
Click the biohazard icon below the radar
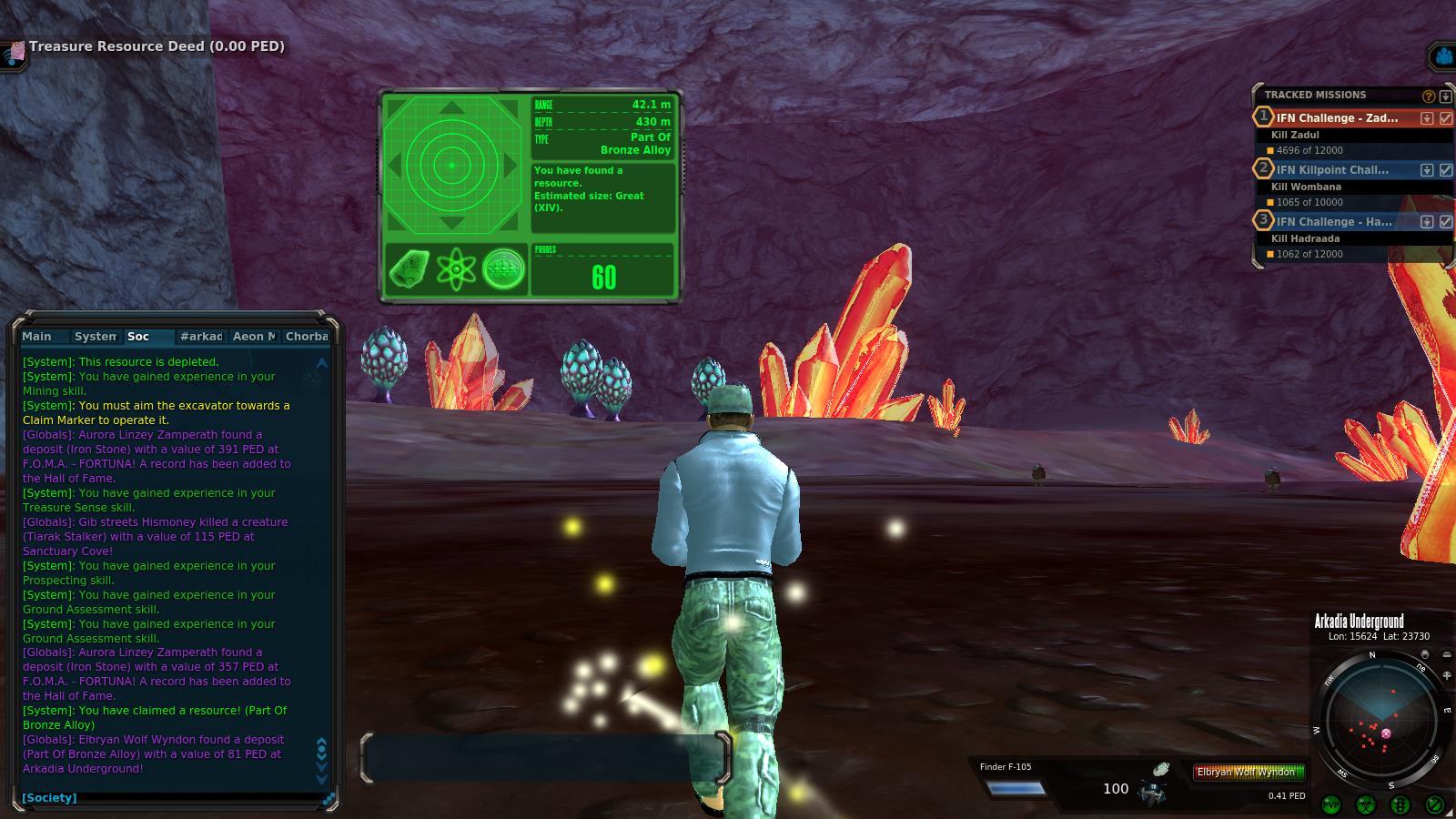click(1366, 804)
